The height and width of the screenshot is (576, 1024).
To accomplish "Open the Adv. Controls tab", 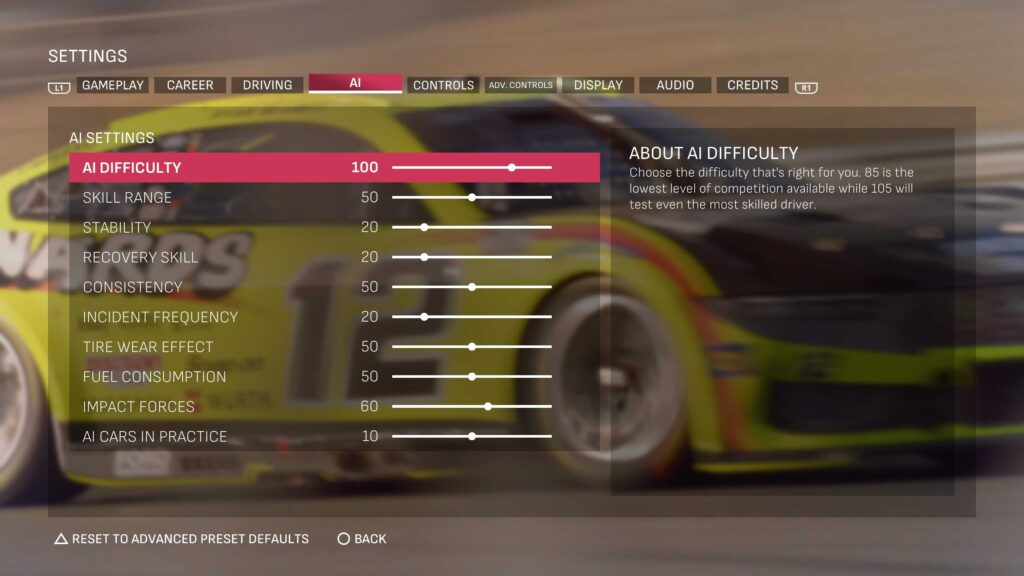I will point(520,85).
